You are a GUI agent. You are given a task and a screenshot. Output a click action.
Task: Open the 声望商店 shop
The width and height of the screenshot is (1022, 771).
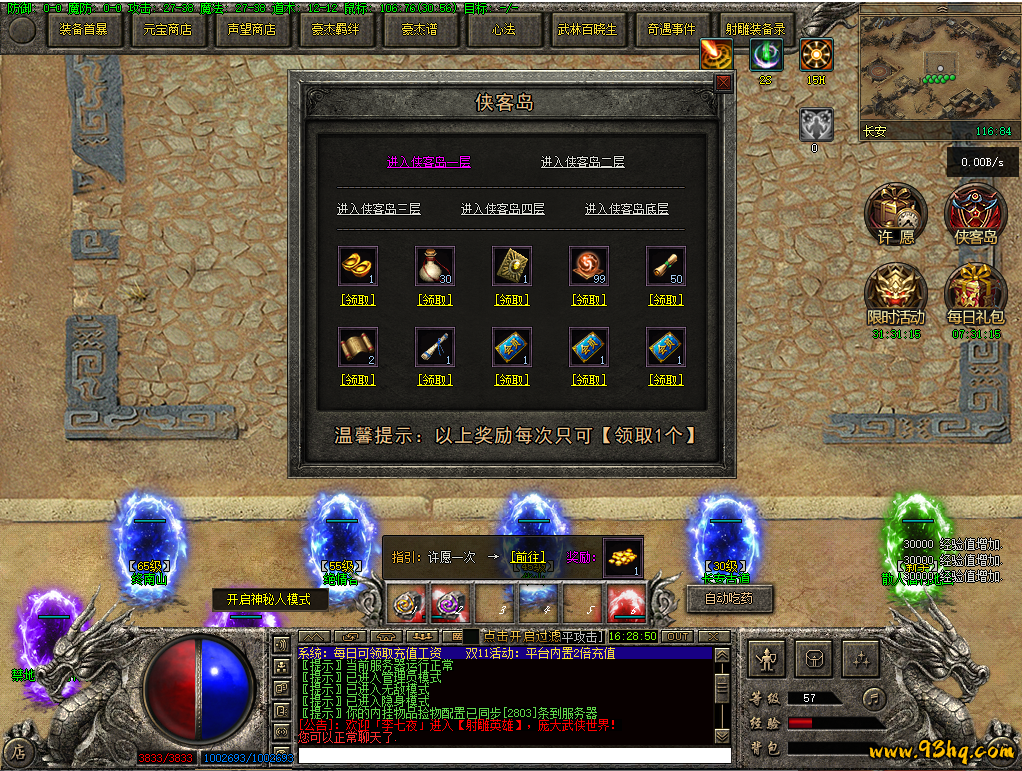pyautogui.click(x=252, y=30)
